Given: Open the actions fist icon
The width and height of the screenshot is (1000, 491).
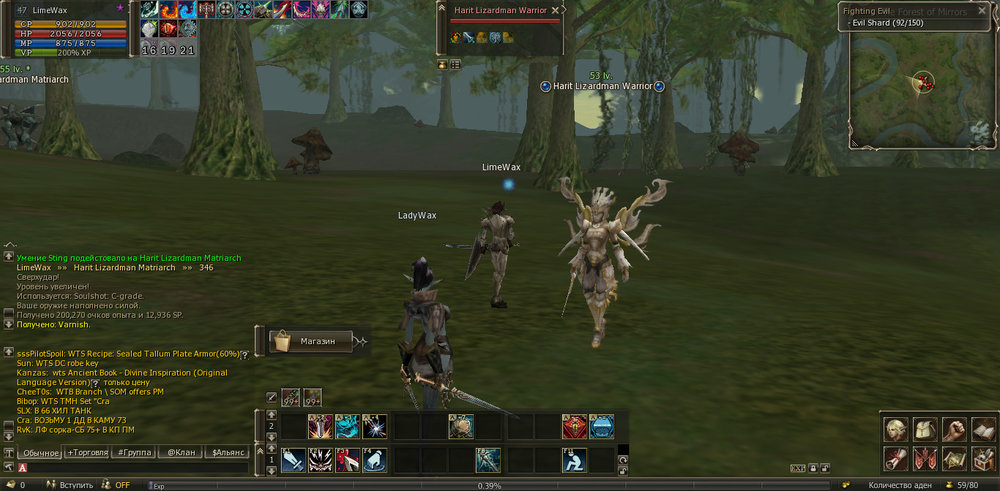Looking at the screenshot, I should click(953, 430).
